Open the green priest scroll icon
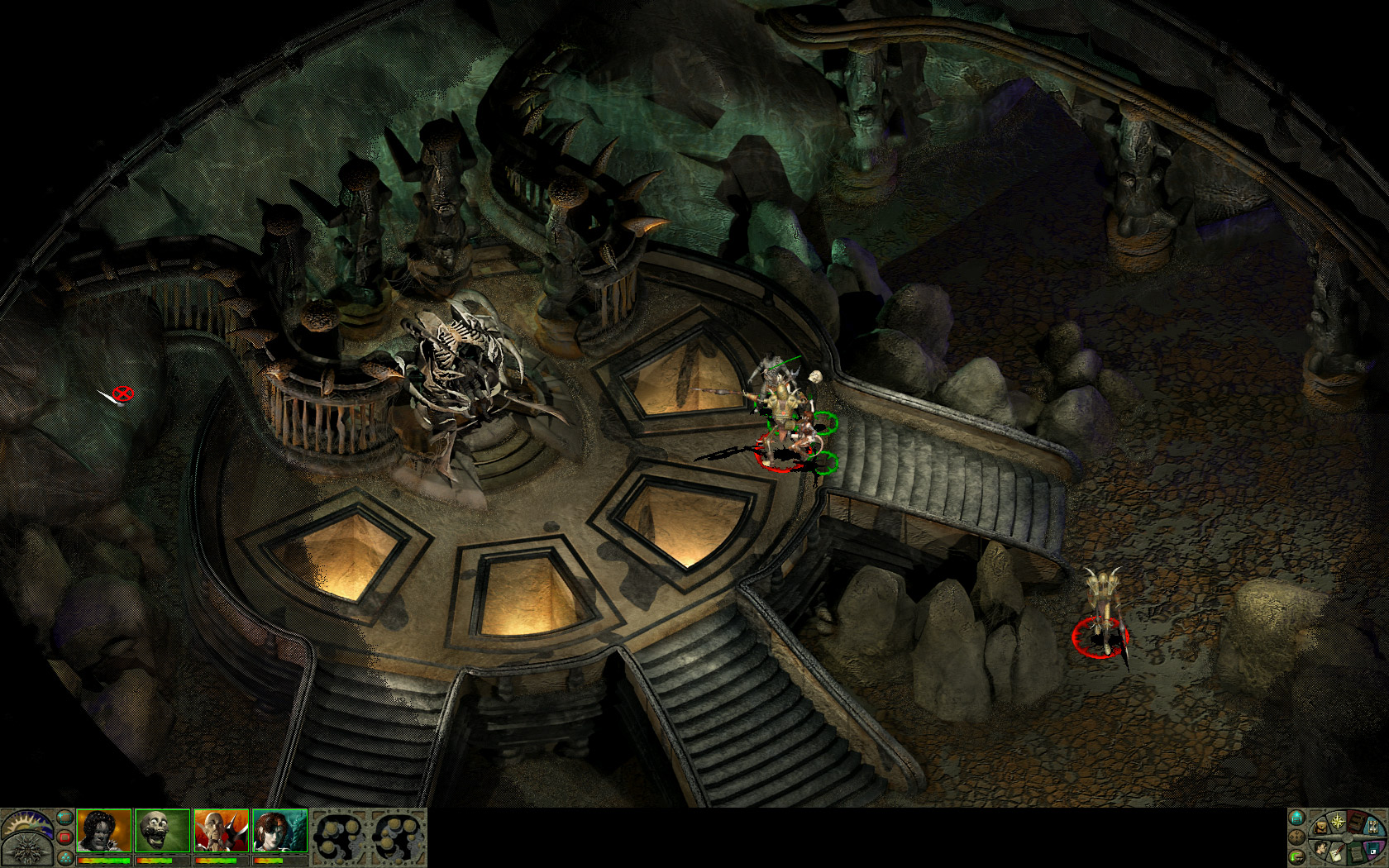Image resolution: width=1389 pixels, height=868 pixels. [1356, 855]
